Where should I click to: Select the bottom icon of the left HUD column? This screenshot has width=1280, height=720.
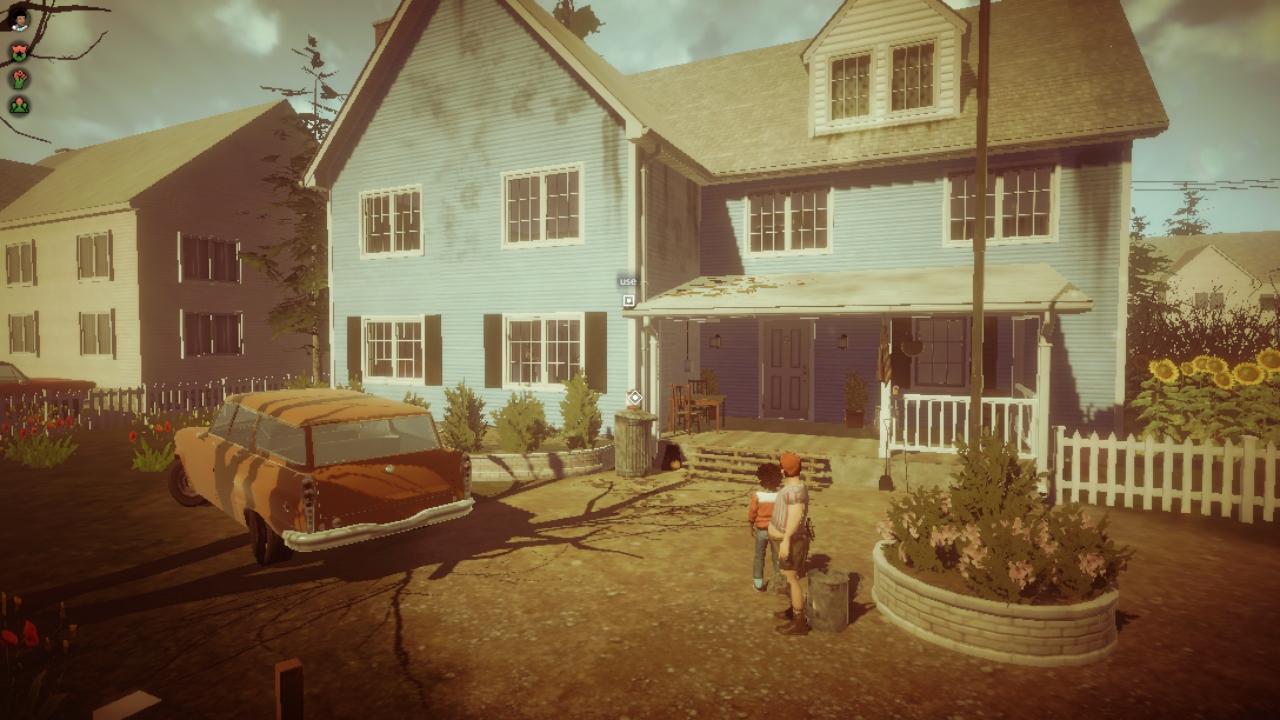pos(18,104)
